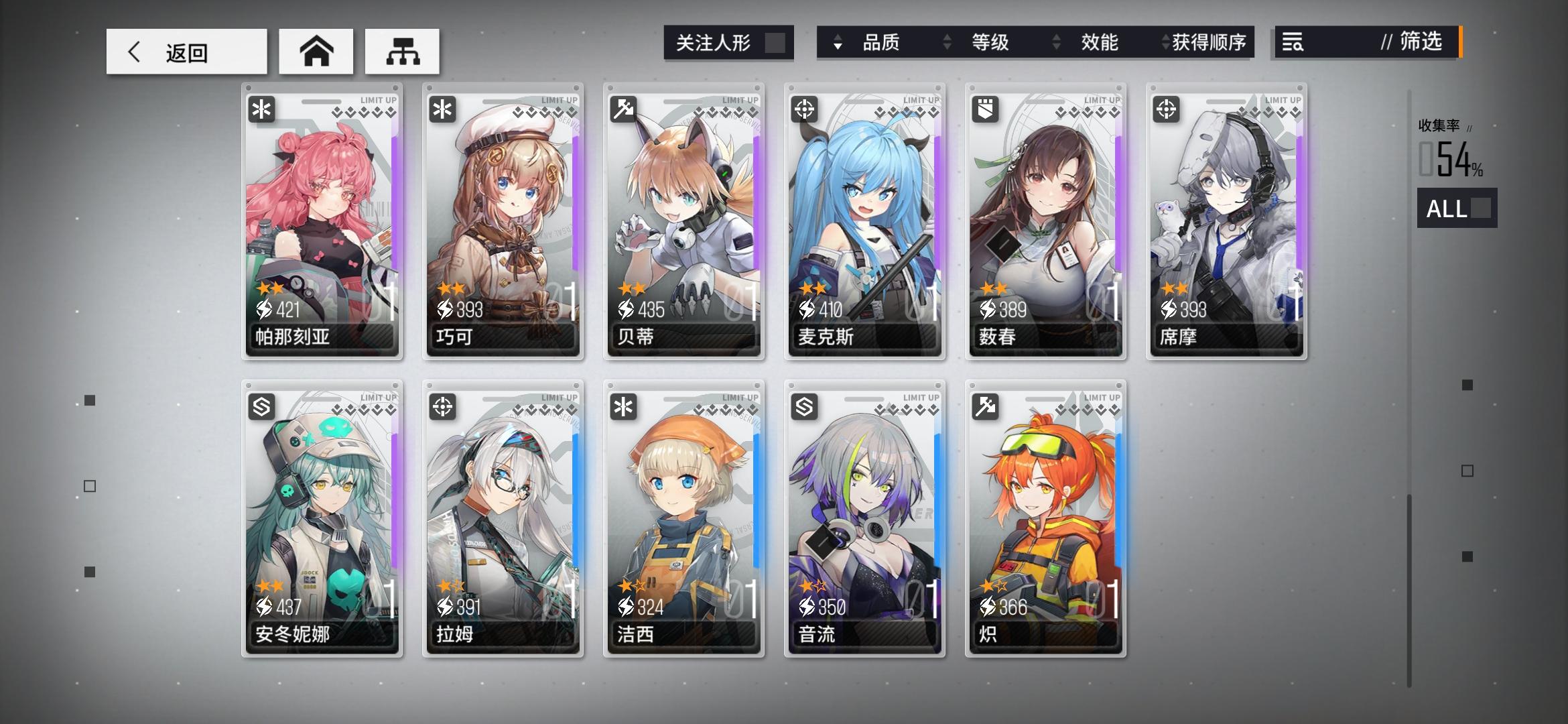The width and height of the screenshot is (1568, 724).
Task: Click 麦克斯's character card
Action: (x=864, y=221)
